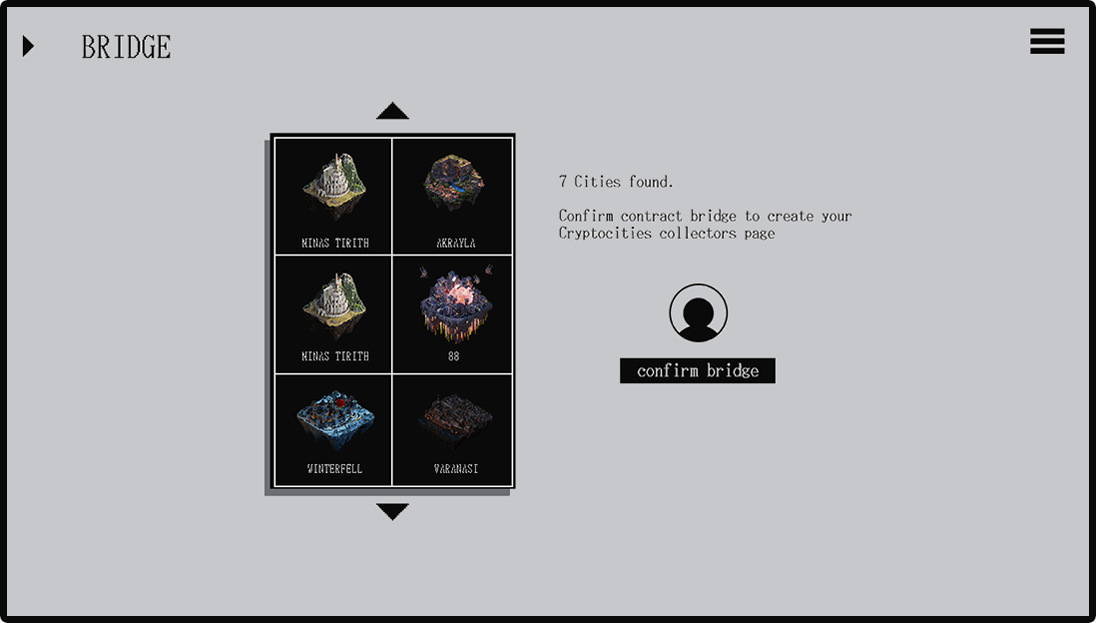Show more cities with the down arrow
Viewport: 1096px width, 623px height.
pos(392,511)
